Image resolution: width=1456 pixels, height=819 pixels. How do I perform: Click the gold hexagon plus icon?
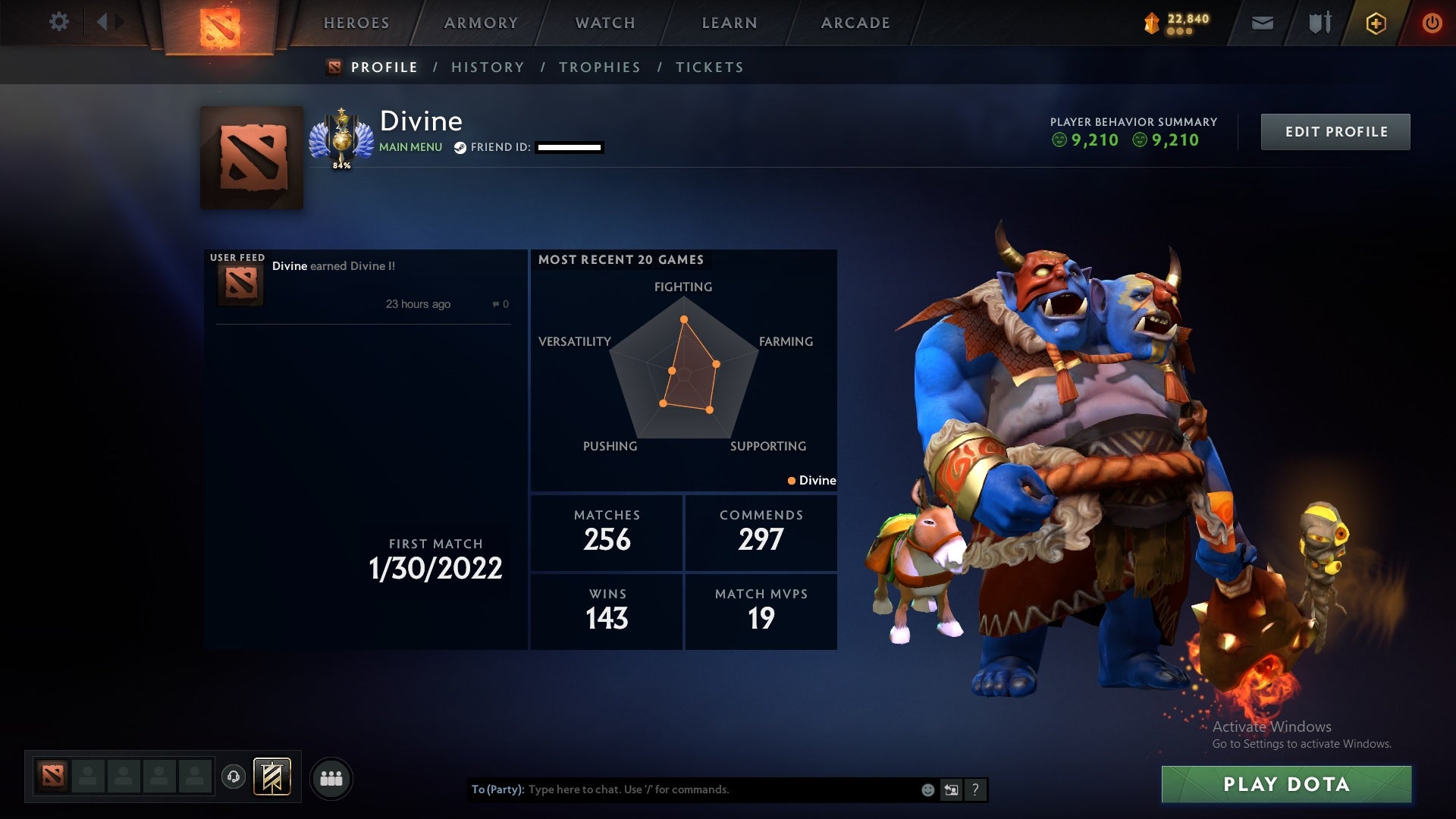pyautogui.click(x=1376, y=23)
